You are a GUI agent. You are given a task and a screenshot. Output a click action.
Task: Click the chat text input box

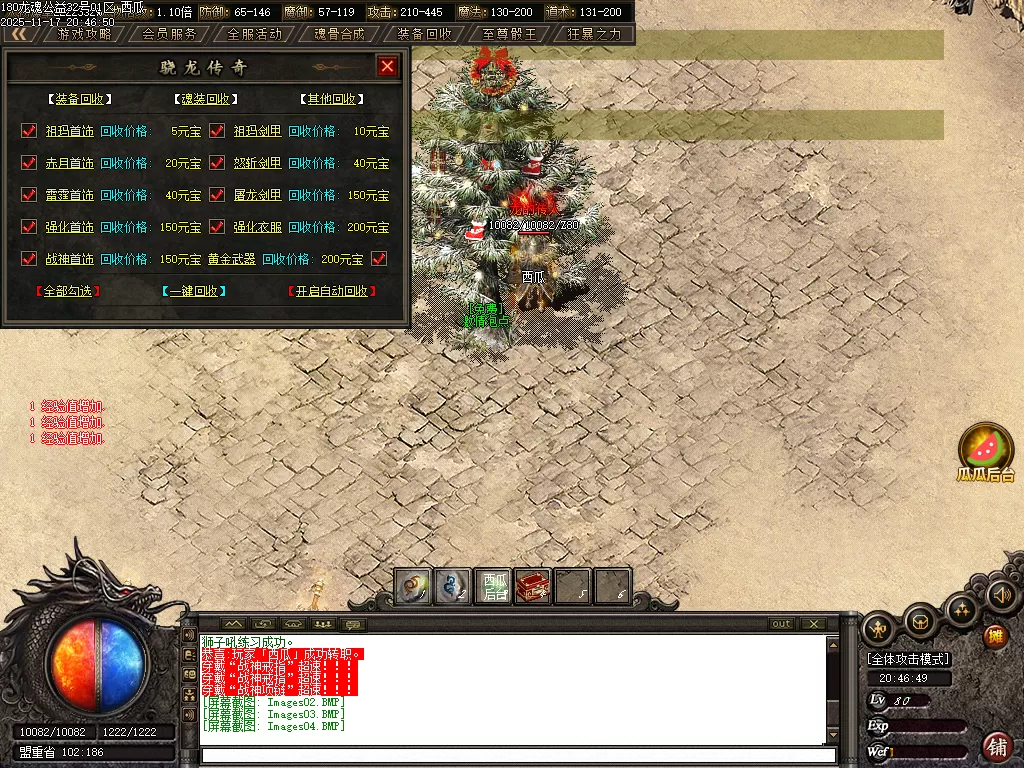coord(515,755)
